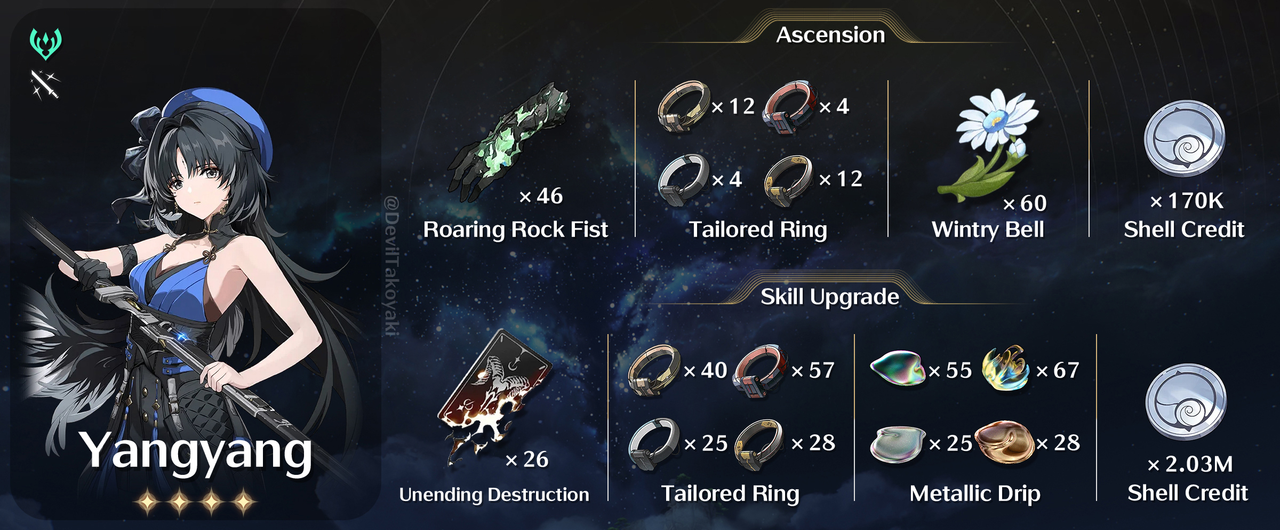Click the red Tailored Ring in Ascension

pyautogui.click(x=789, y=106)
